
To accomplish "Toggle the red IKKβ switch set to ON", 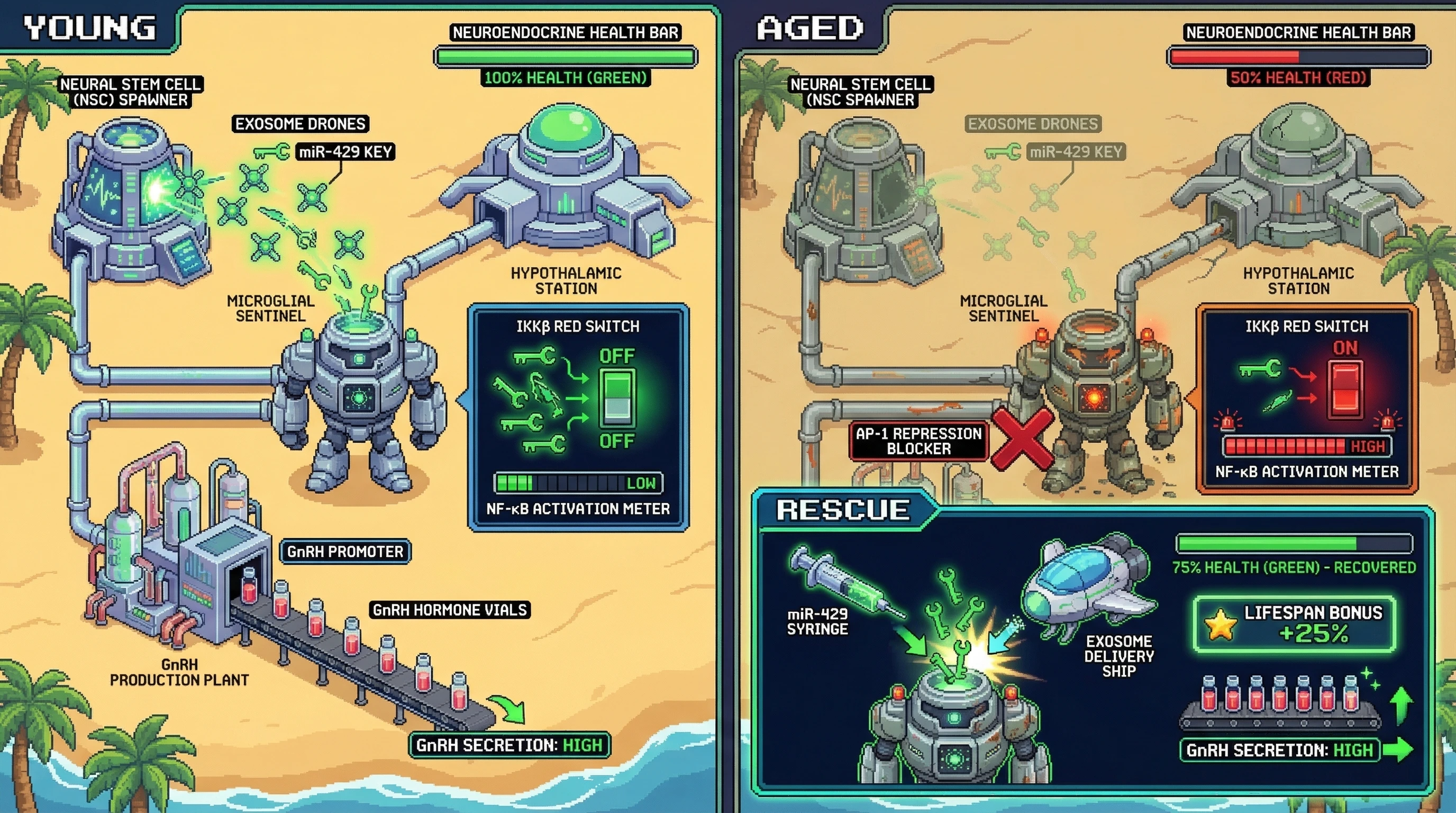I will point(1346,390).
